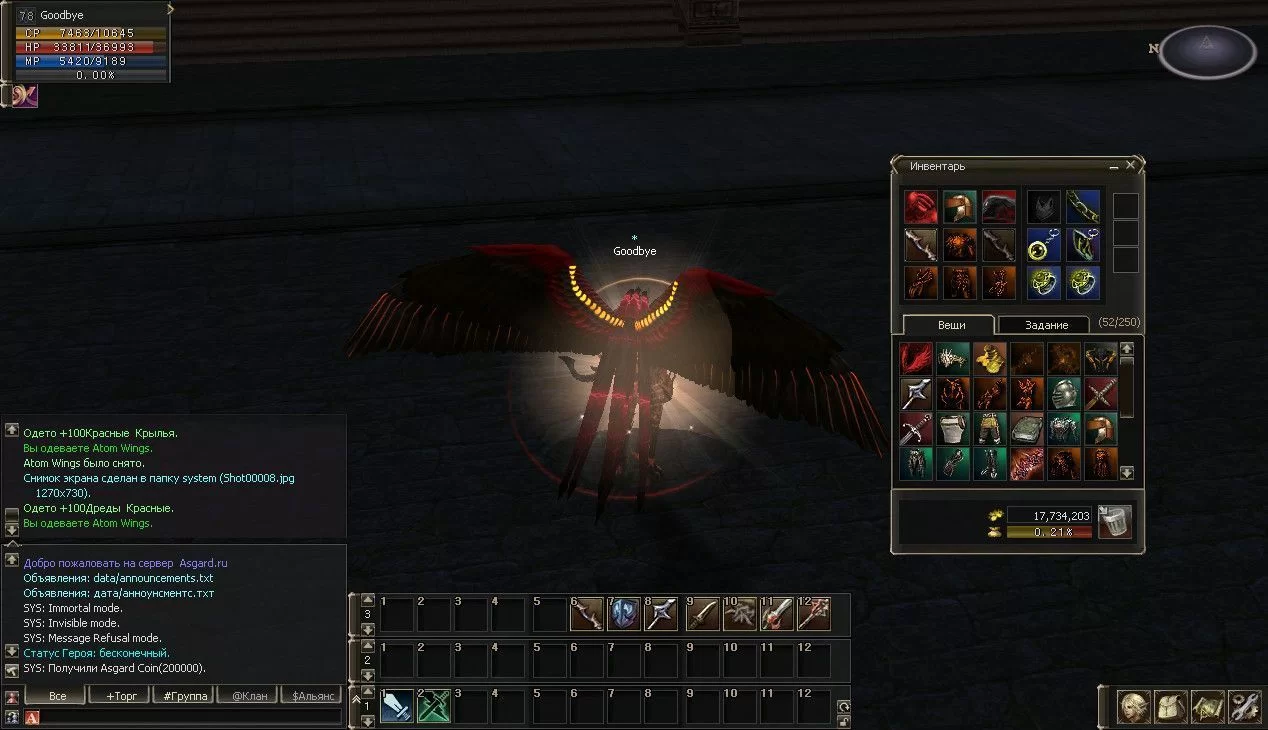Pick the yellow duck item in inventory
This screenshot has height=730, width=1268.
click(x=990, y=359)
